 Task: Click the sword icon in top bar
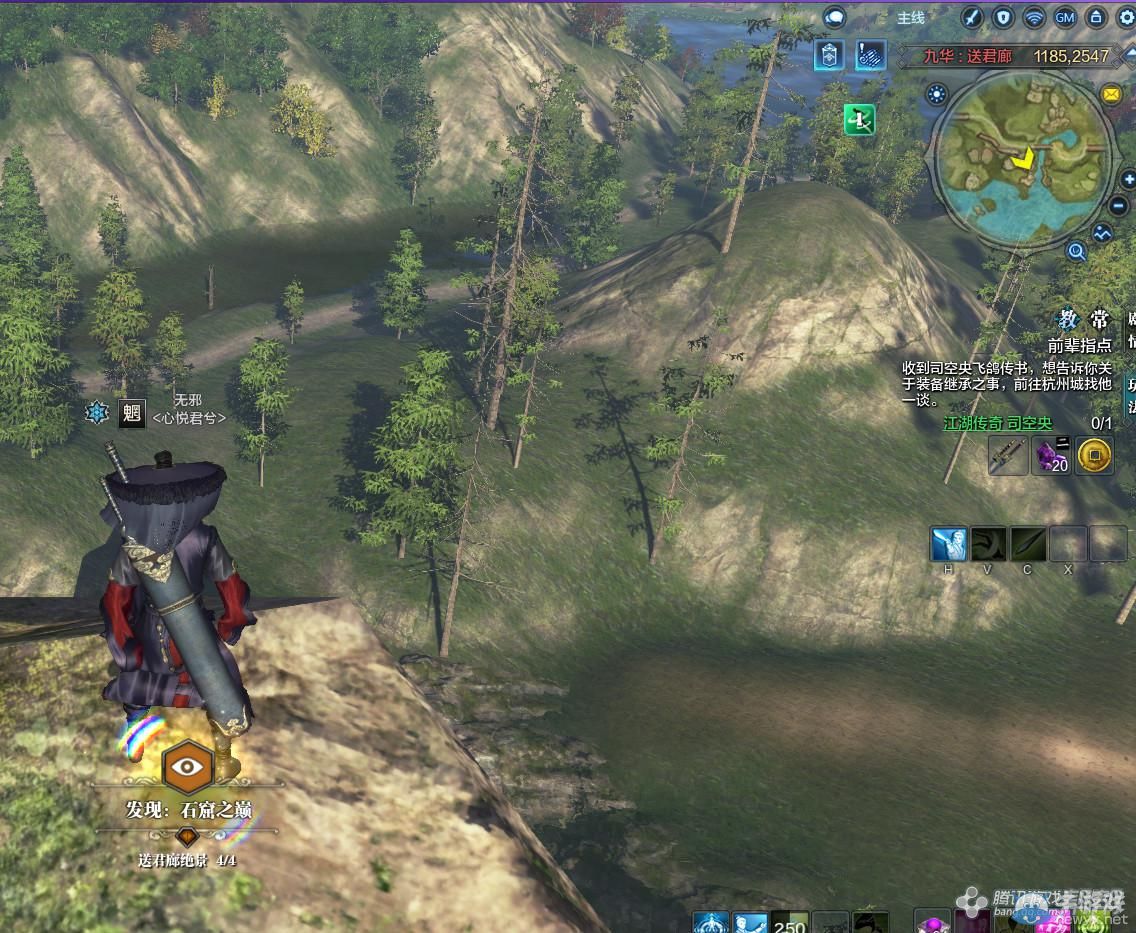coord(971,17)
